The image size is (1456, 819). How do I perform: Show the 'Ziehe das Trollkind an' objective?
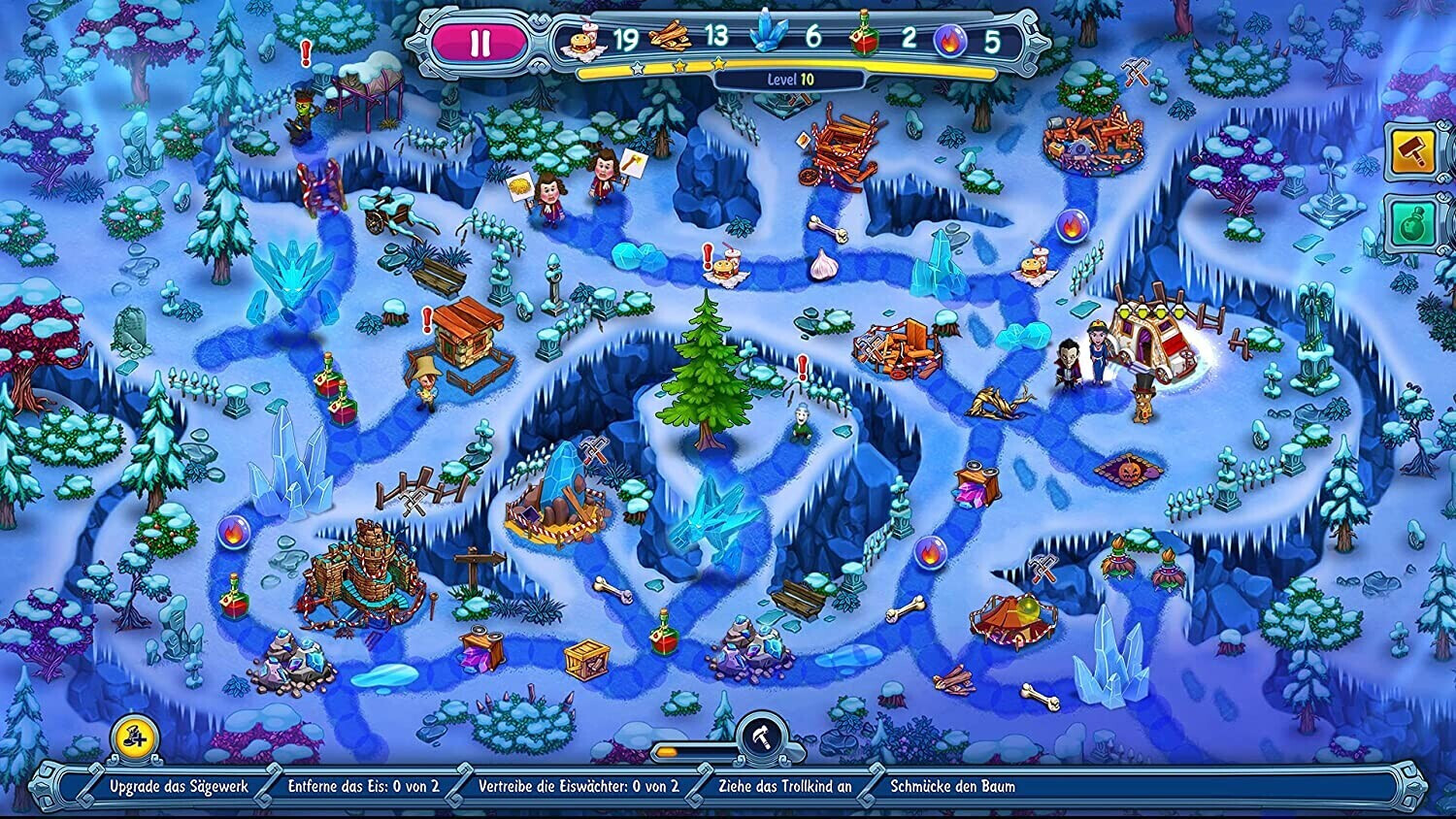click(784, 787)
